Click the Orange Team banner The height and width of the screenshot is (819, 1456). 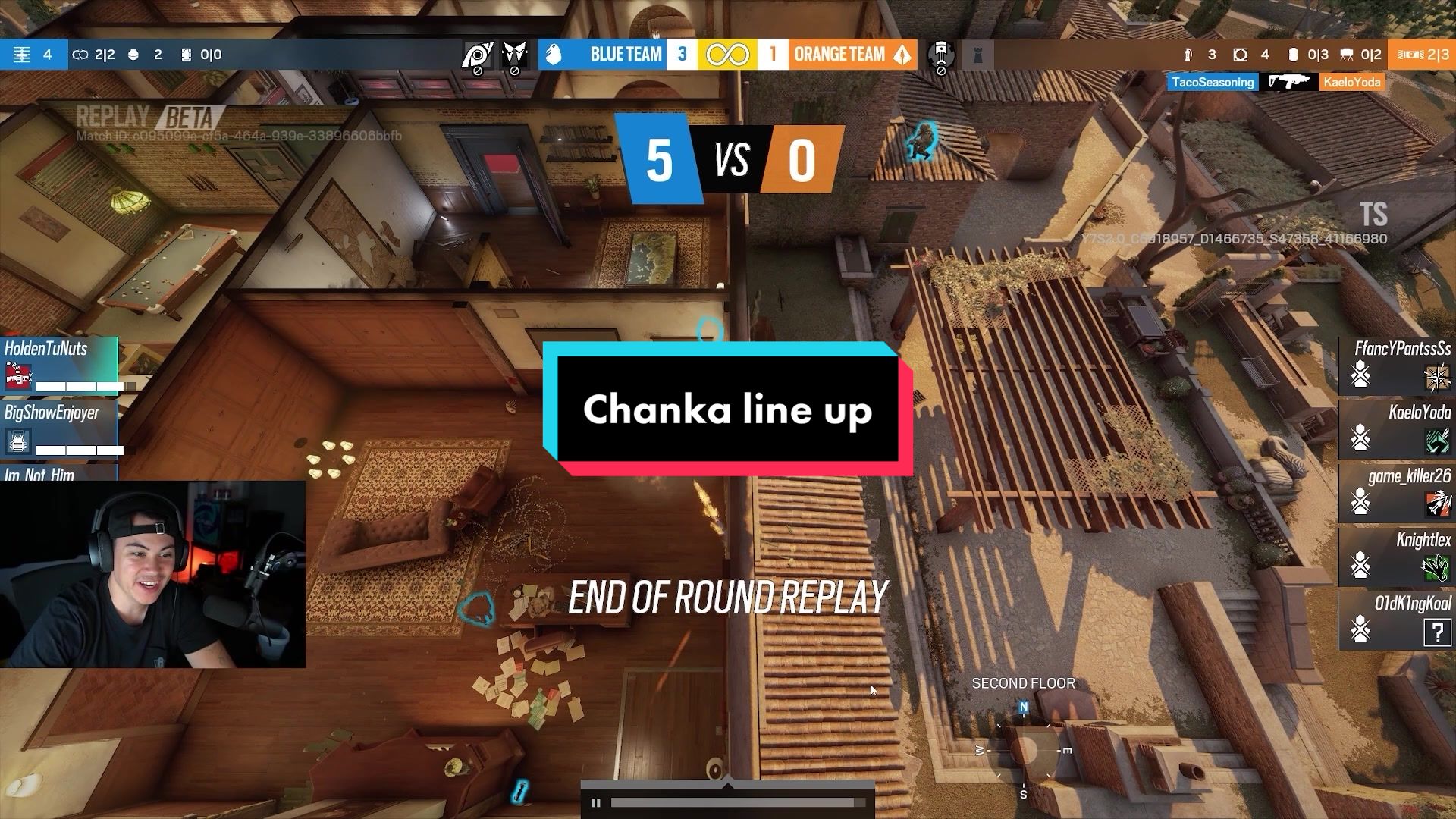coord(852,55)
